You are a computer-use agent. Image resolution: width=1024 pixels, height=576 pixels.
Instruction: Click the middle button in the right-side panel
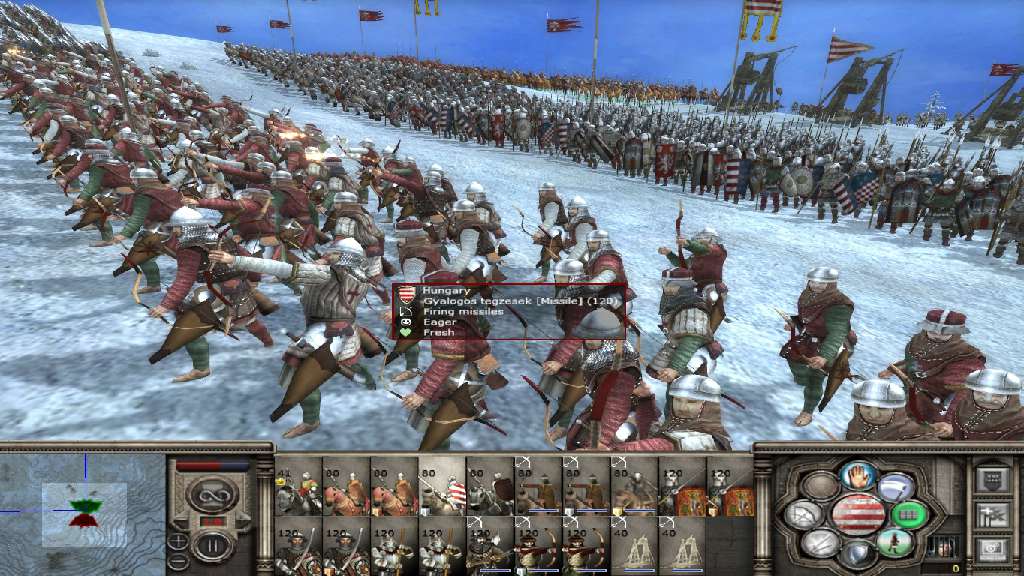pos(992,514)
